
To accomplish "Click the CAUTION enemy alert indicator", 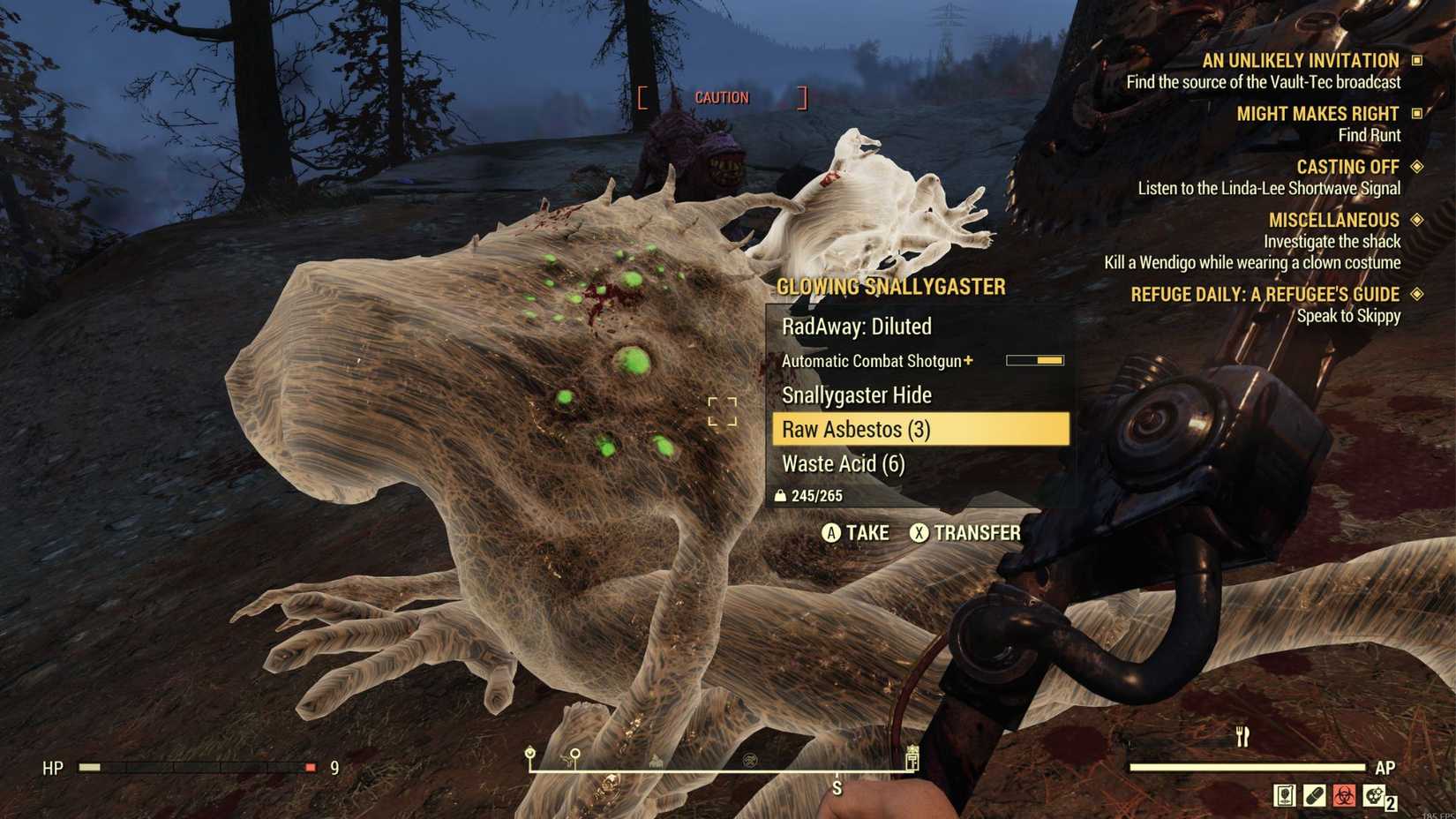I will pyautogui.click(x=722, y=97).
